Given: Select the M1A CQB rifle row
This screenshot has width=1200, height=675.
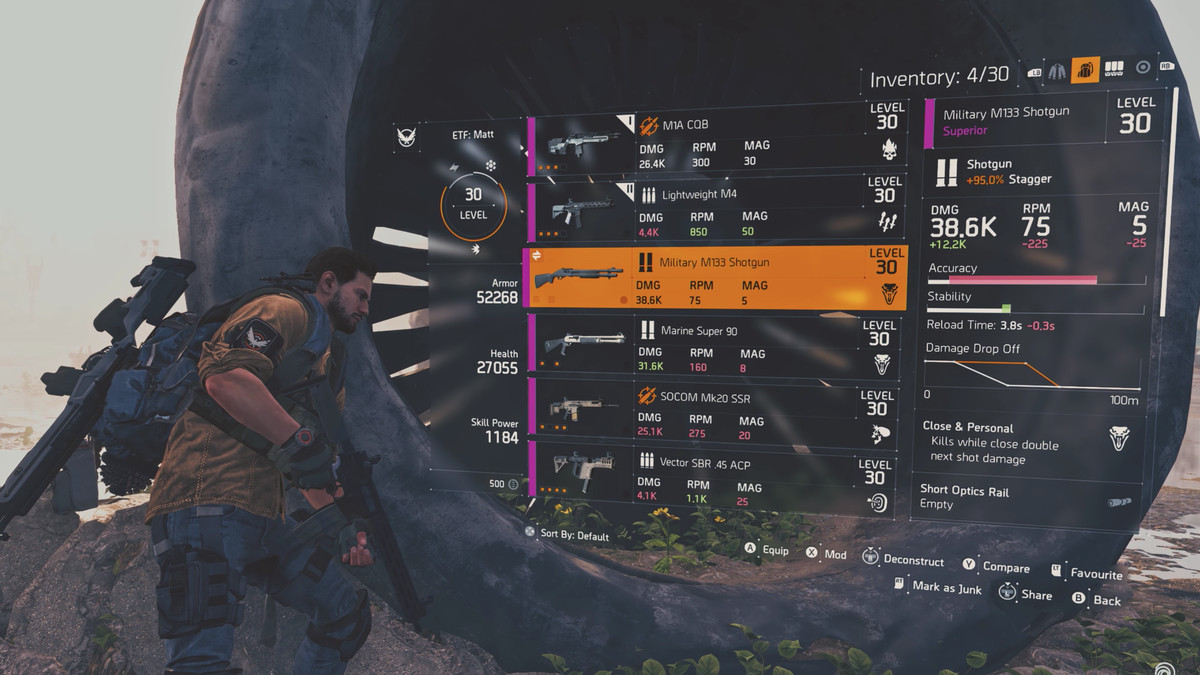Looking at the screenshot, I should tap(715, 143).
